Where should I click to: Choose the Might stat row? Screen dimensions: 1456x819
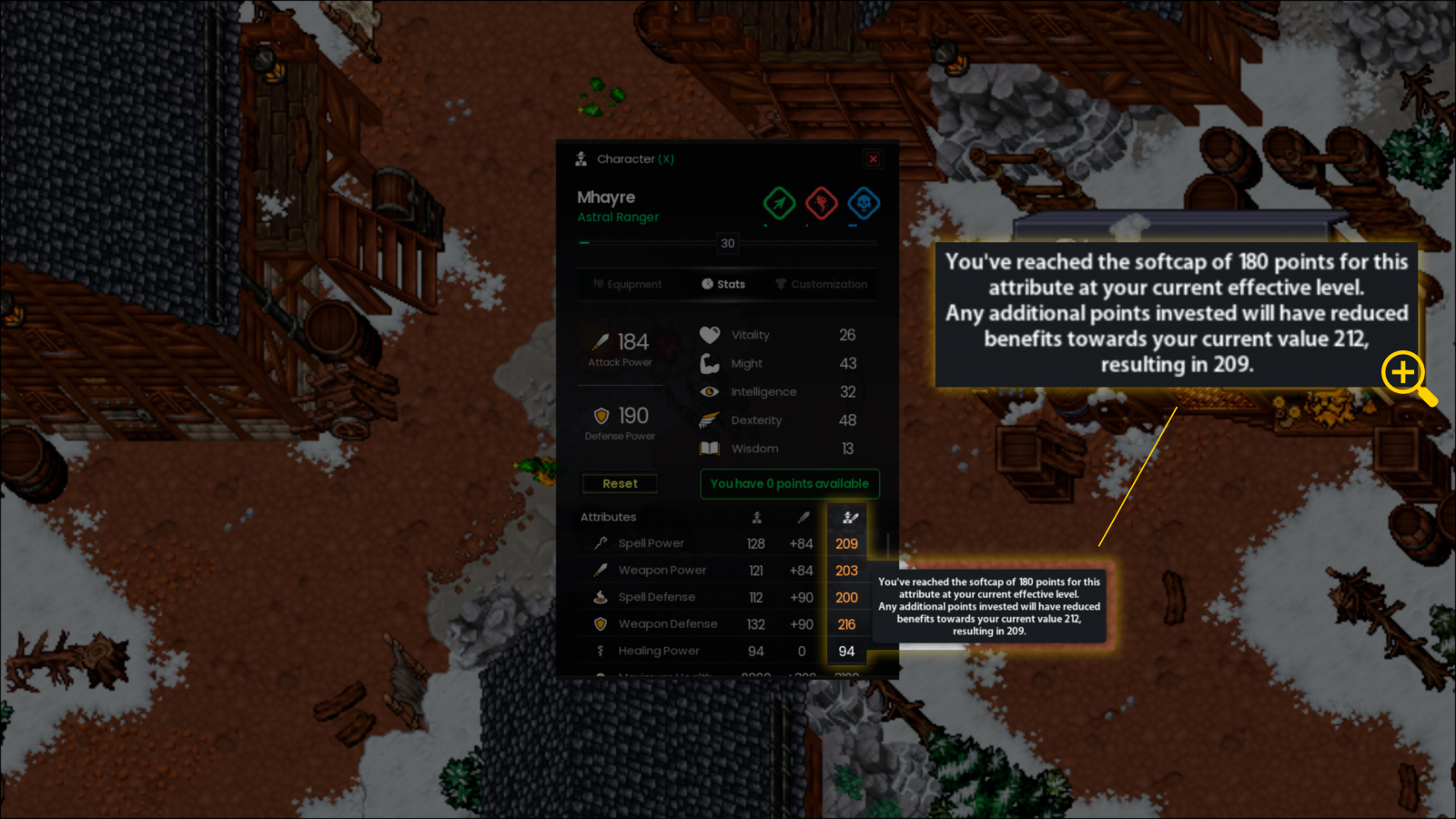pyautogui.click(x=778, y=363)
